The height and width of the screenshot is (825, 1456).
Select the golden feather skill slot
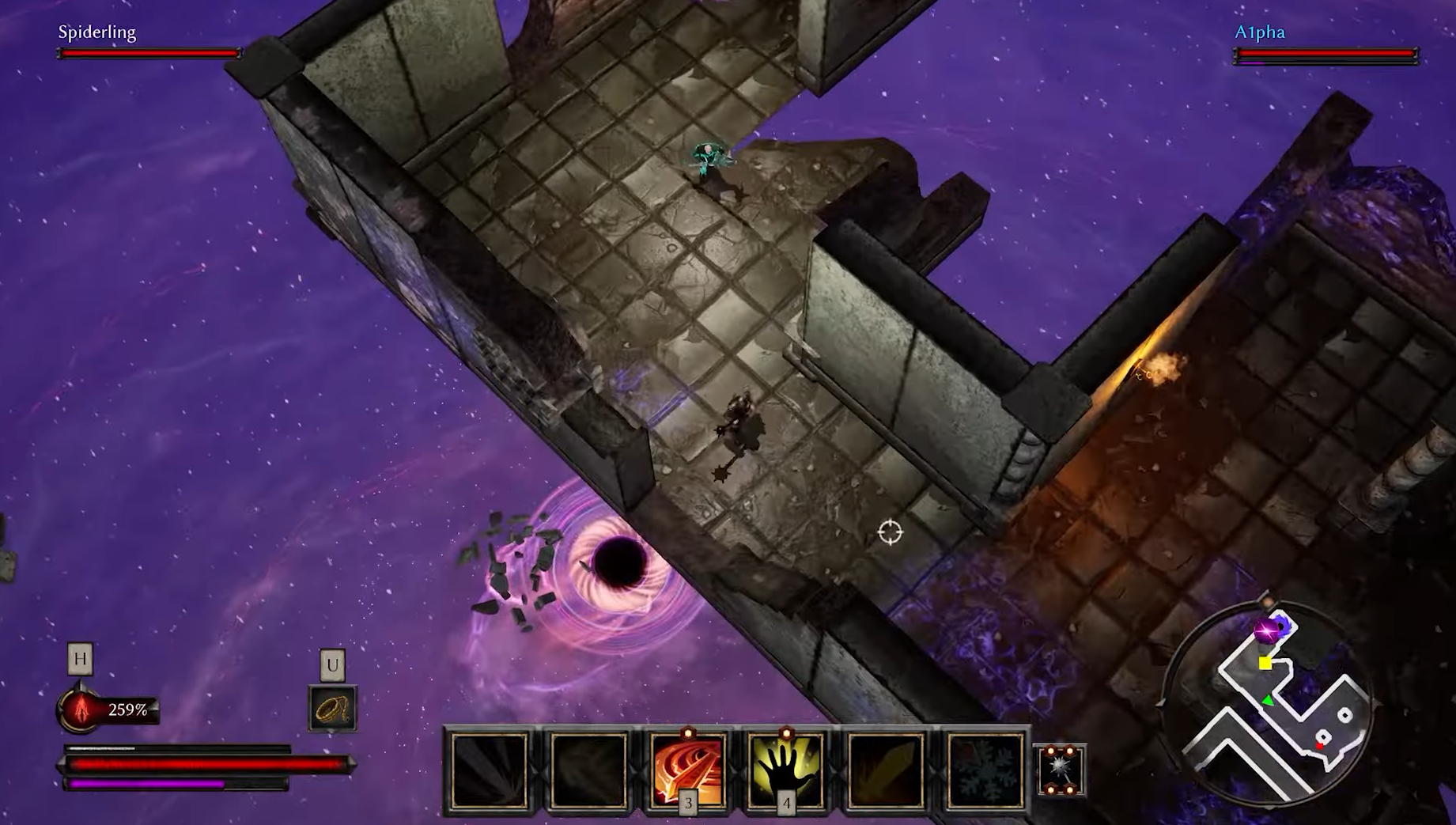[x=885, y=766]
